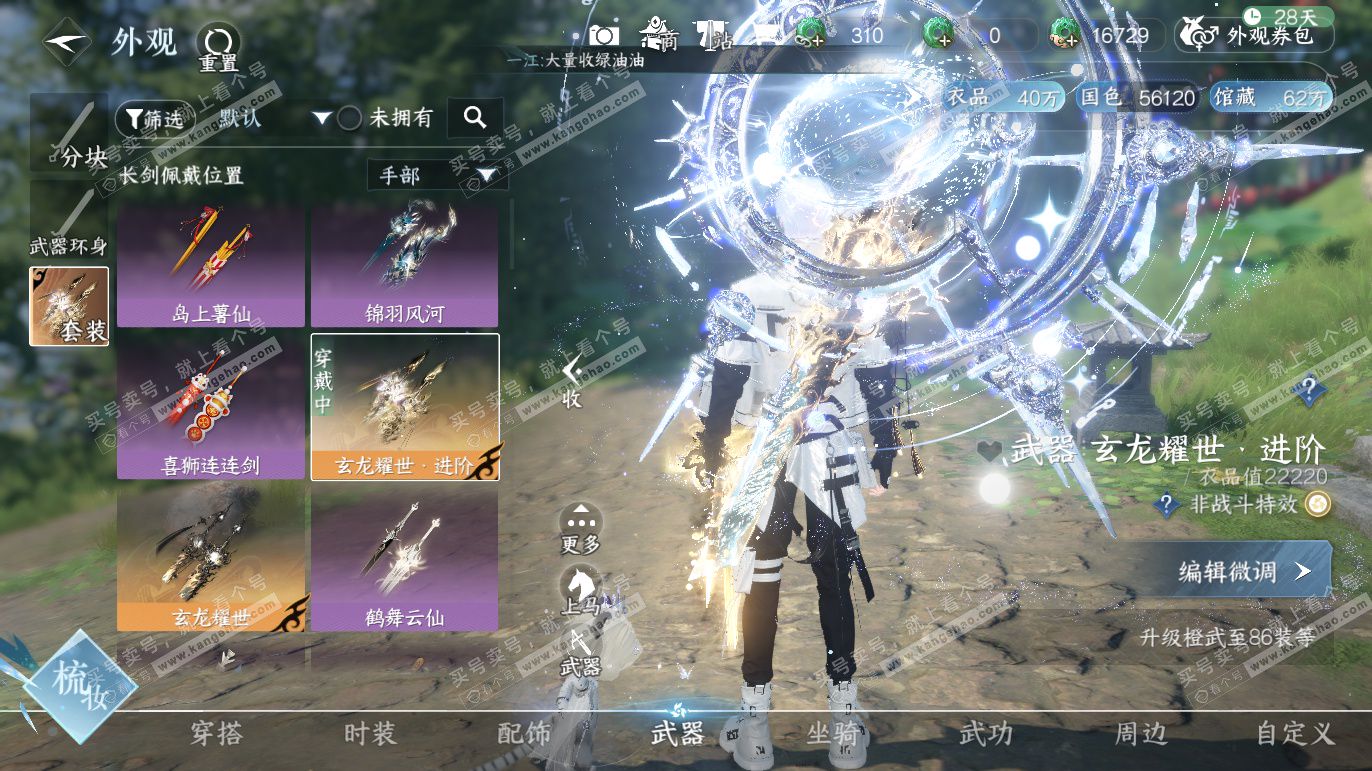Toggle the 未拥有 checkbox

pyautogui.click(x=349, y=118)
